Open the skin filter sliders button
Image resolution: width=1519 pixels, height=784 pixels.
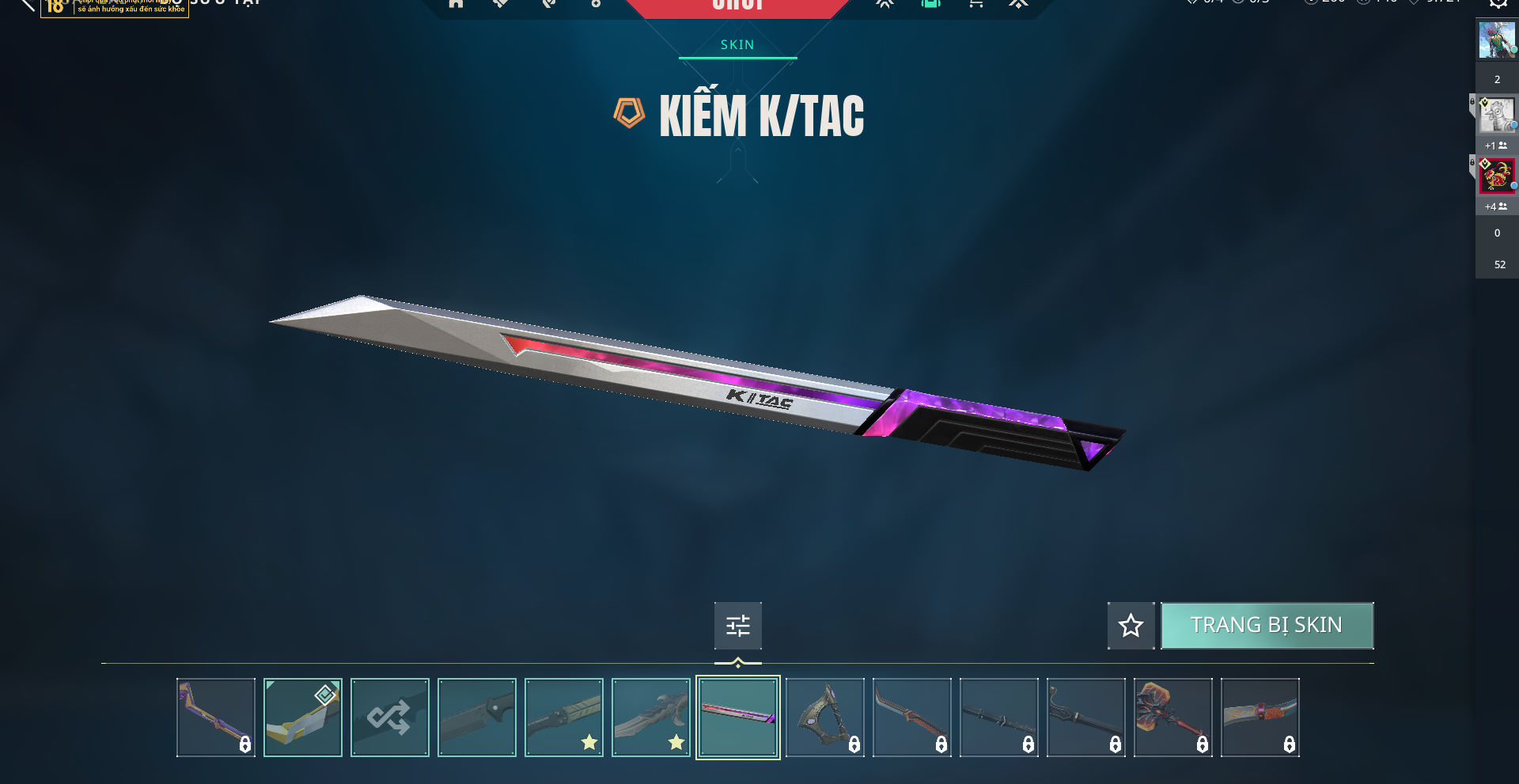pos(737,626)
